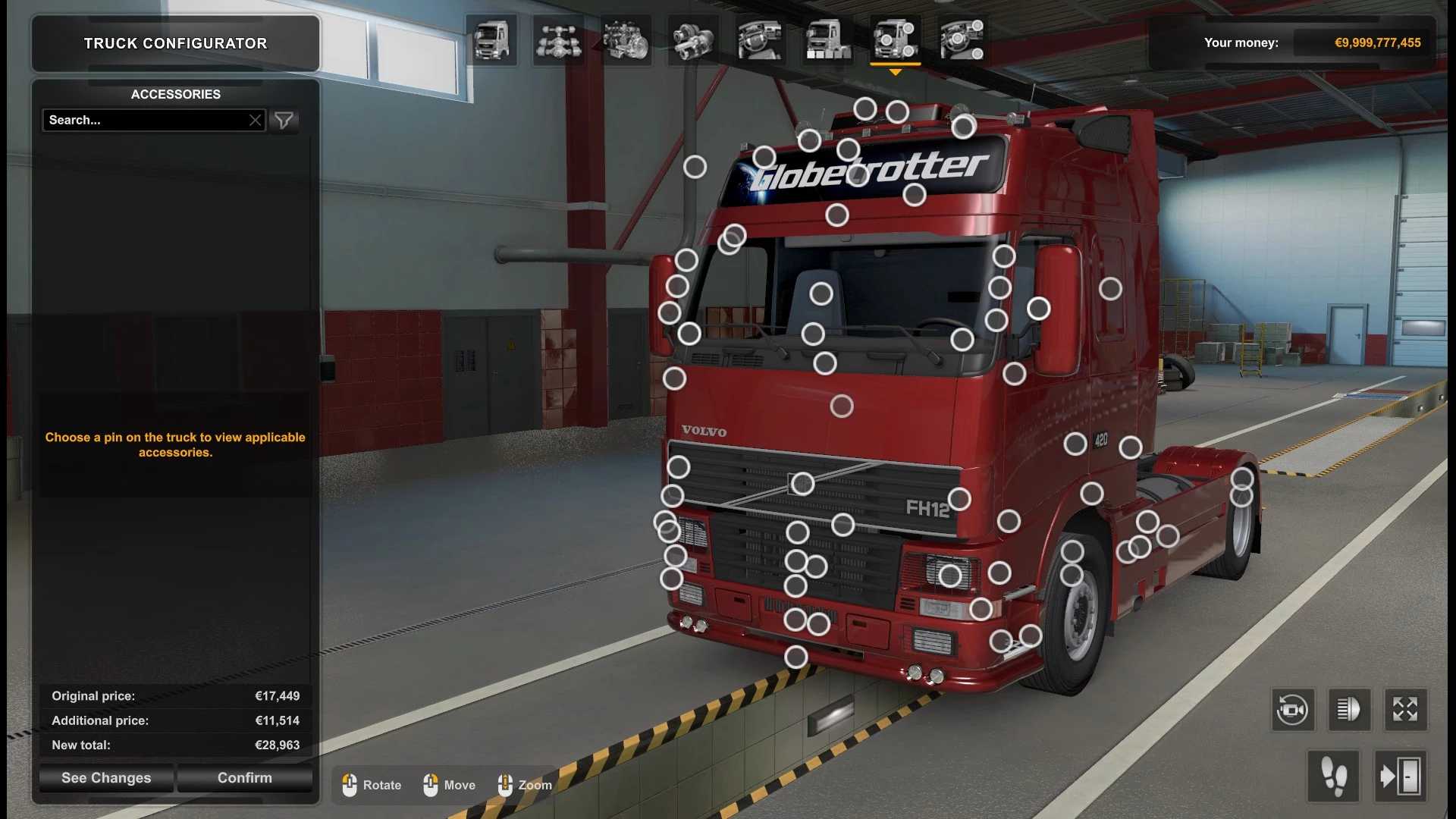Choose the paint job color swatches tab

827,40
